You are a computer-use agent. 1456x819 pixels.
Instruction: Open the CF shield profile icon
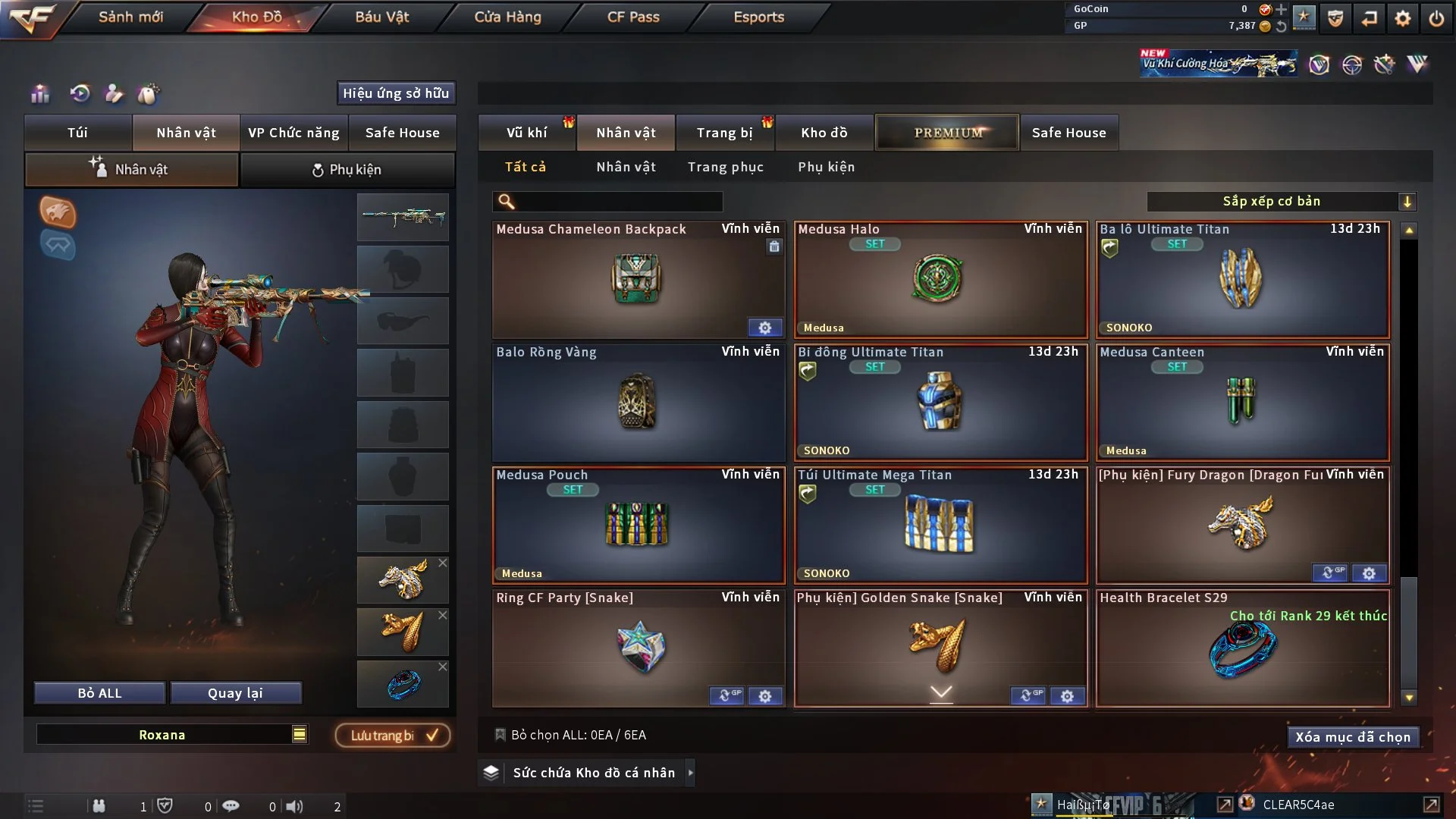1335,18
